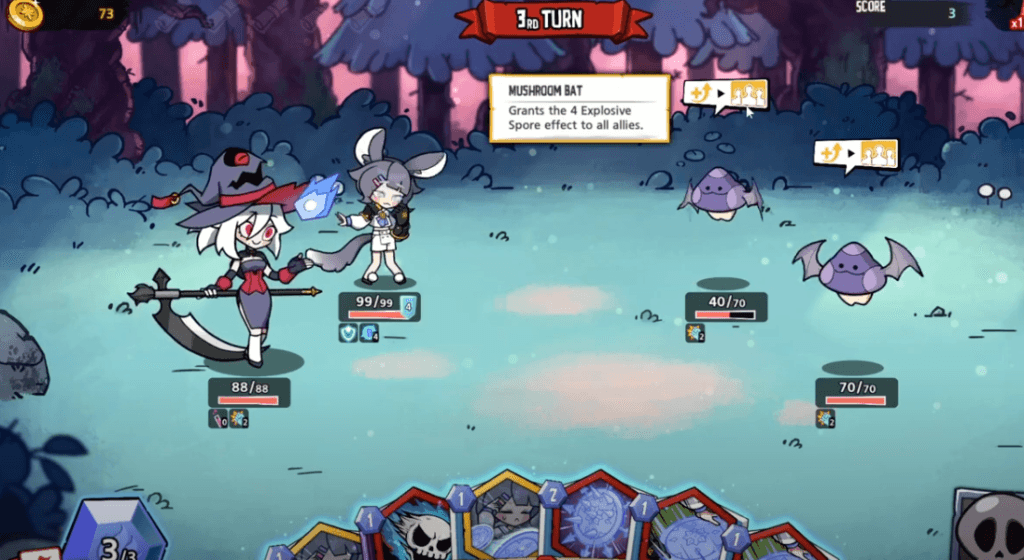The height and width of the screenshot is (560, 1024).
Task: Click the potion status icon under 88/88
Action: [217, 419]
